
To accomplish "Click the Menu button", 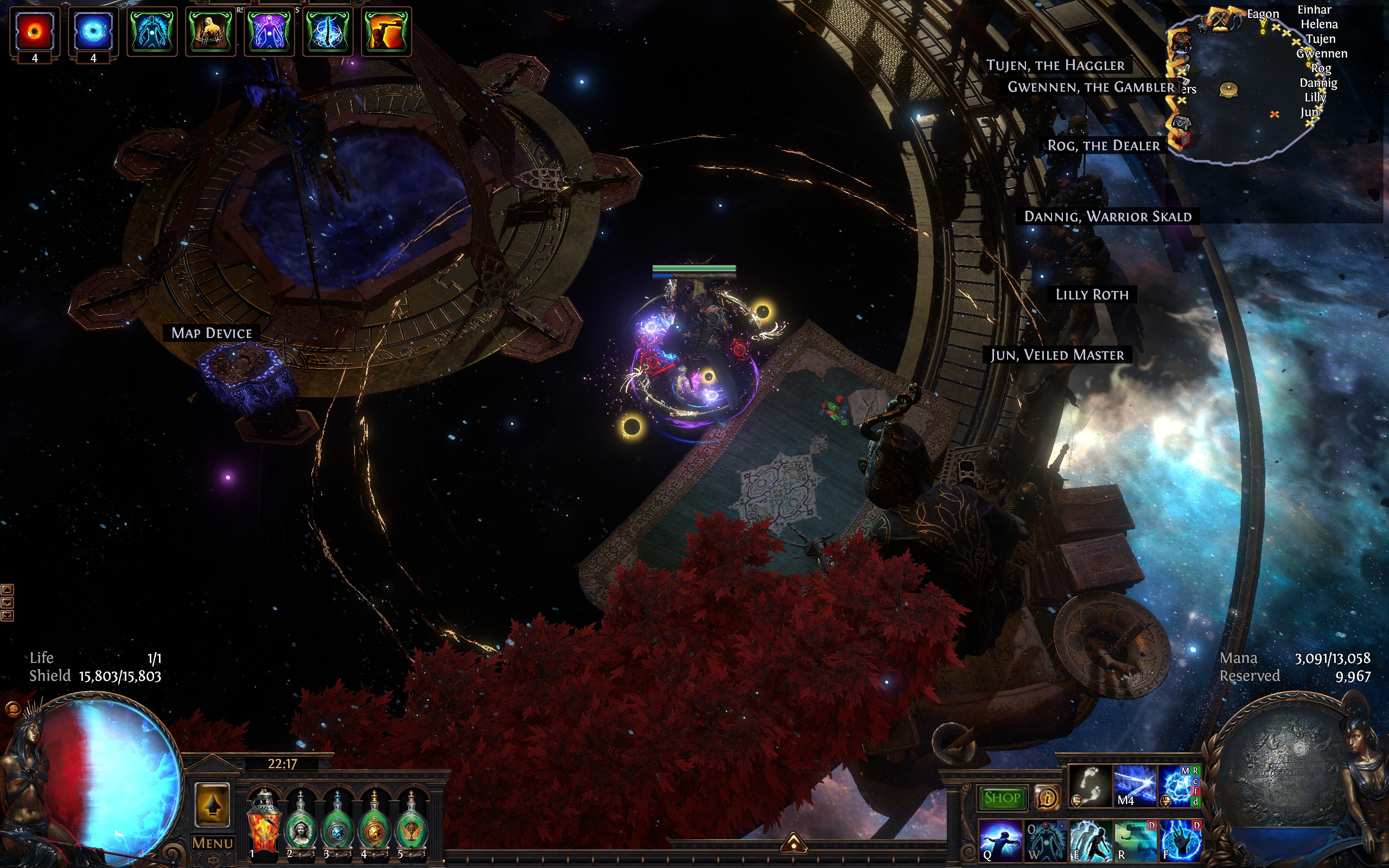I will coord(212,843).
